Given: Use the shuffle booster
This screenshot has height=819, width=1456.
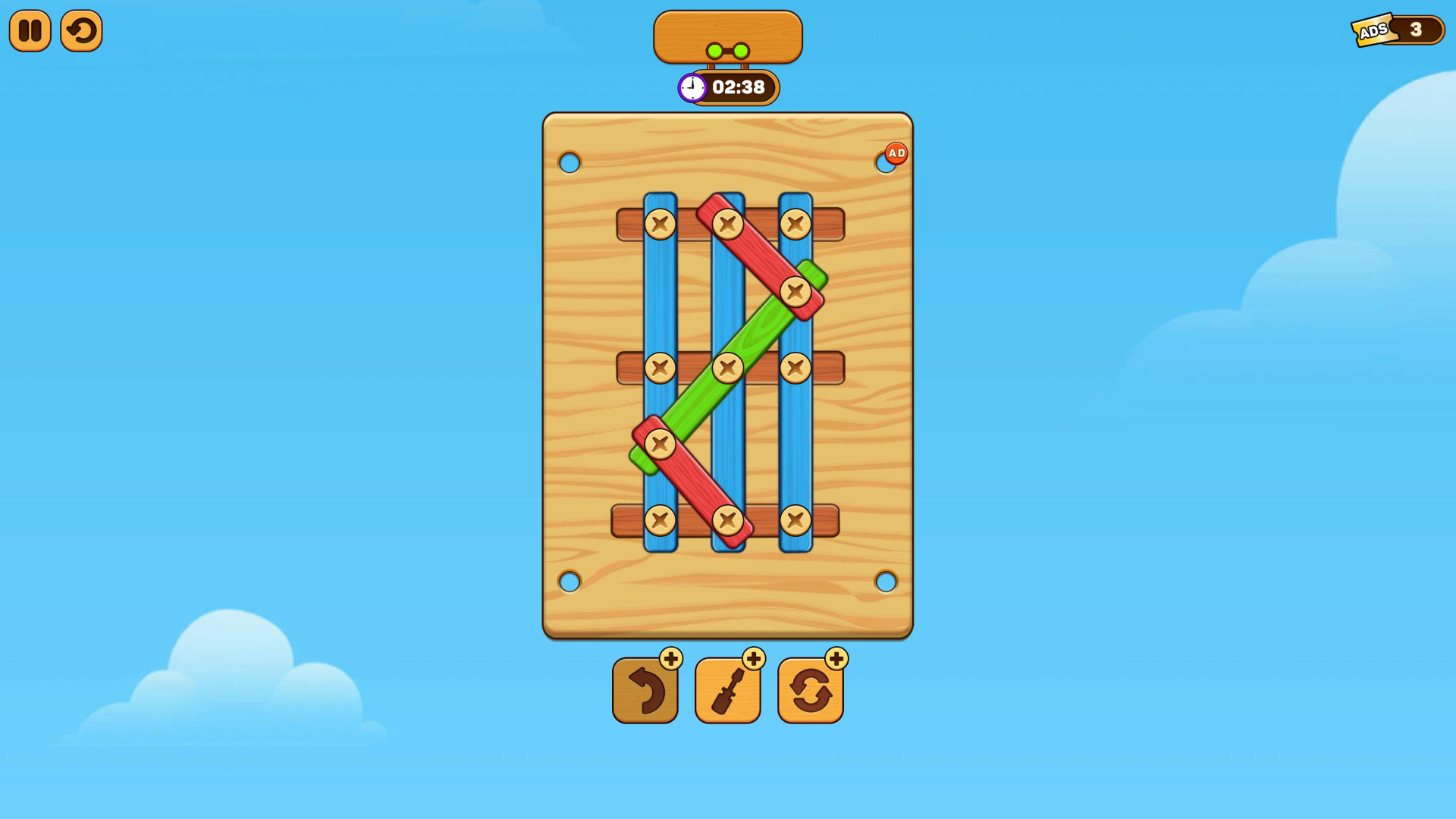Looking at the screenshot, I should (810, 690).
